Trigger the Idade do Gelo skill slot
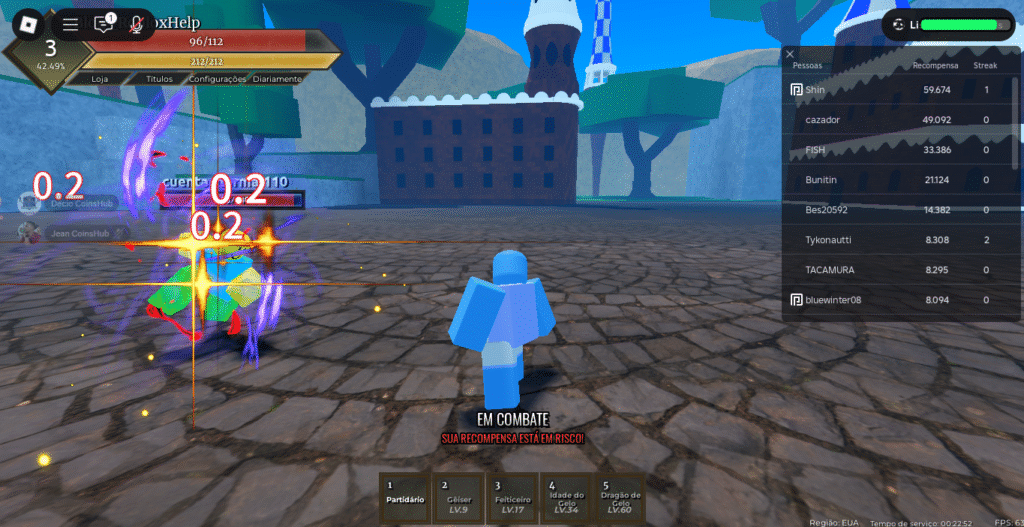 coord(565,497)
